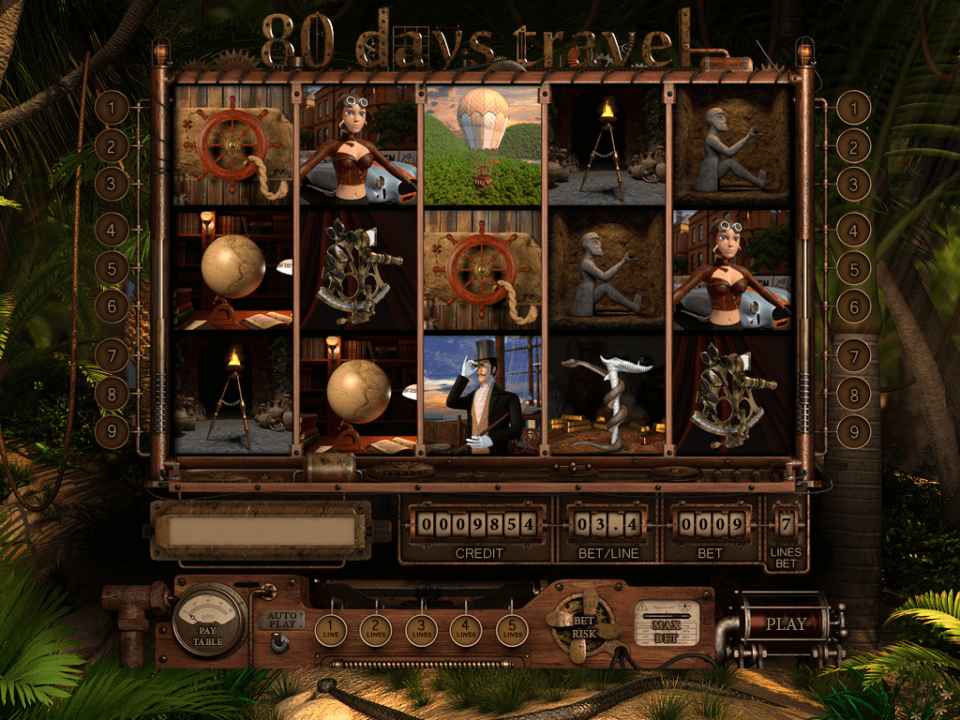
Task: Pick the 4 Lines button
Action: (466, 630)
